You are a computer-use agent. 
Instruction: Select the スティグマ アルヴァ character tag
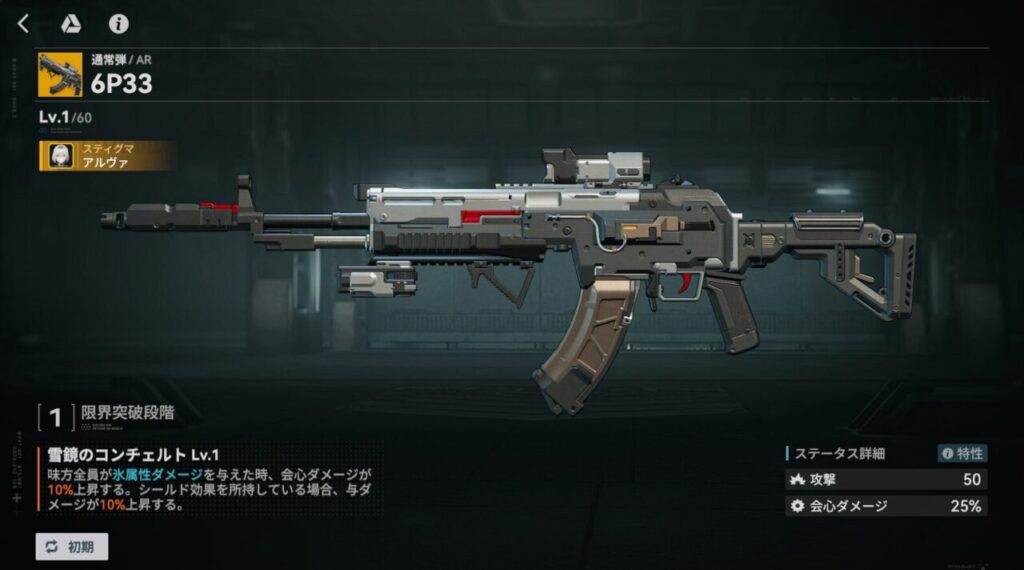[x=108, y=156]
